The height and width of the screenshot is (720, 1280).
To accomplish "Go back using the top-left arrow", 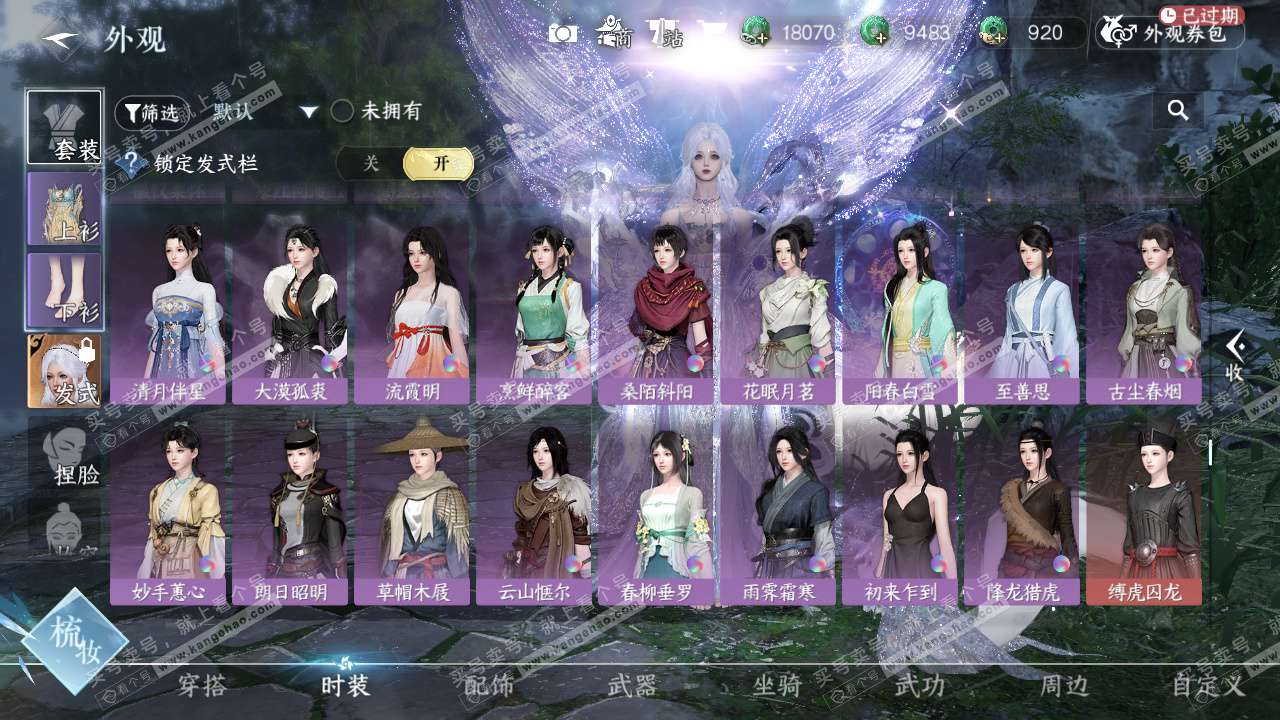I will (60, 40).
